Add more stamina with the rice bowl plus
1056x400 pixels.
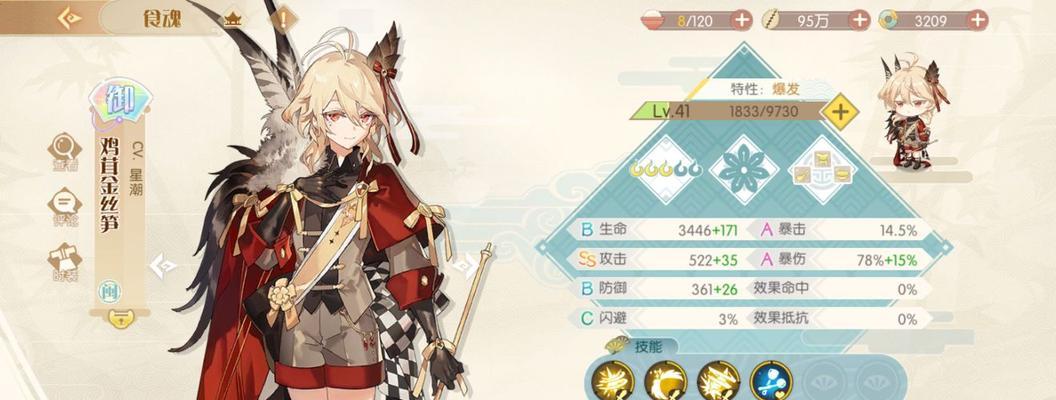click(742, 19)
